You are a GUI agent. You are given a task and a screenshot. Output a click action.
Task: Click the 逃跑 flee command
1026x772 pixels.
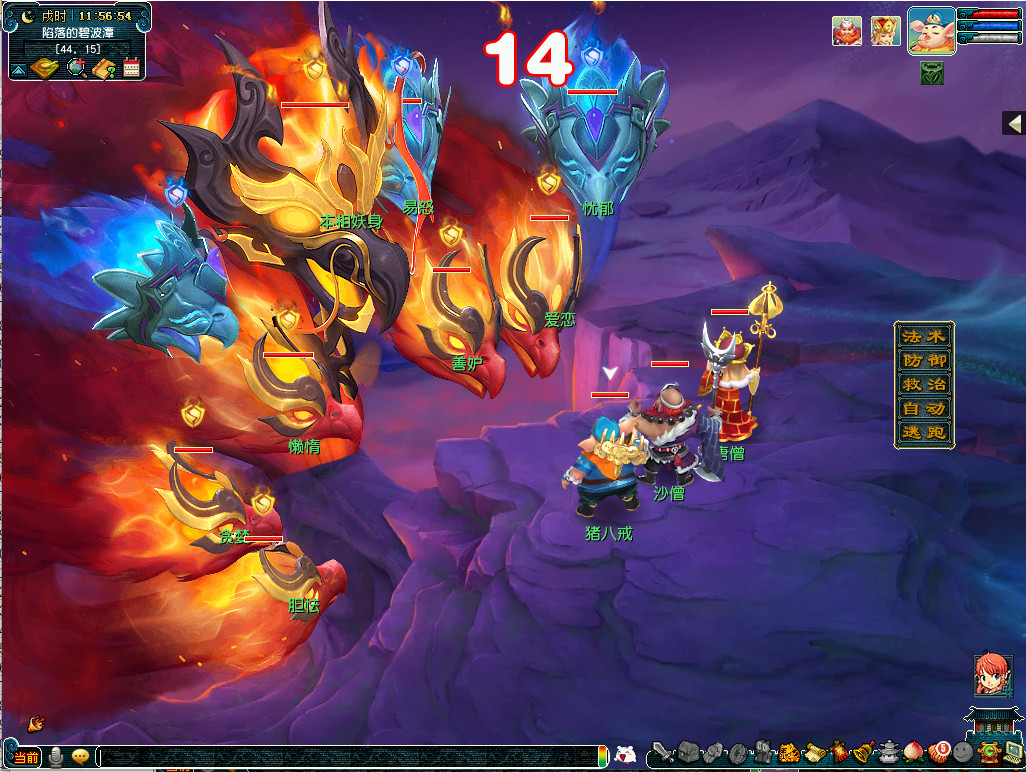click(923, 433)
